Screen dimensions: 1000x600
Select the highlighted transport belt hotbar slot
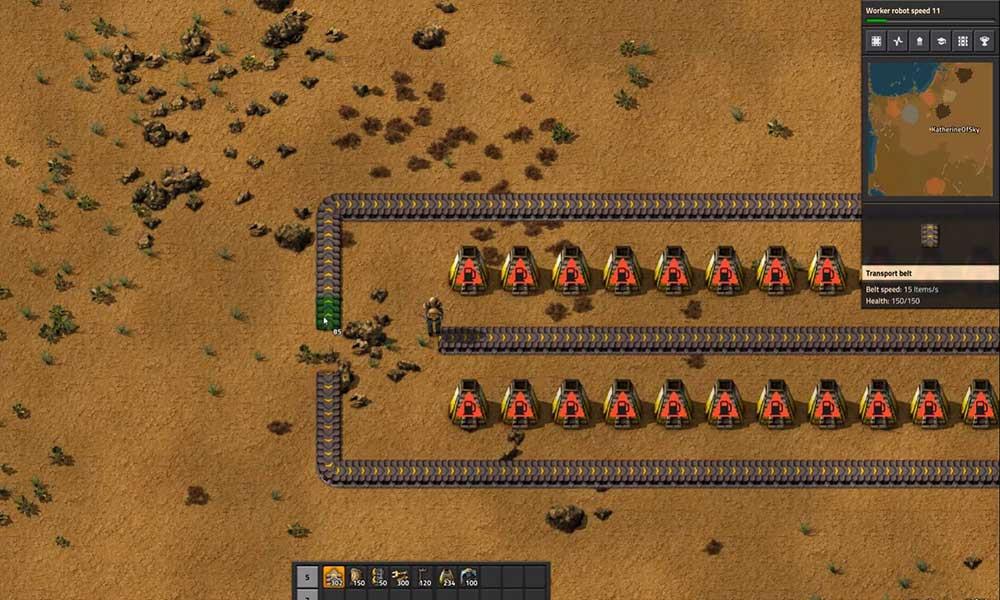click(x=333, y=578)
